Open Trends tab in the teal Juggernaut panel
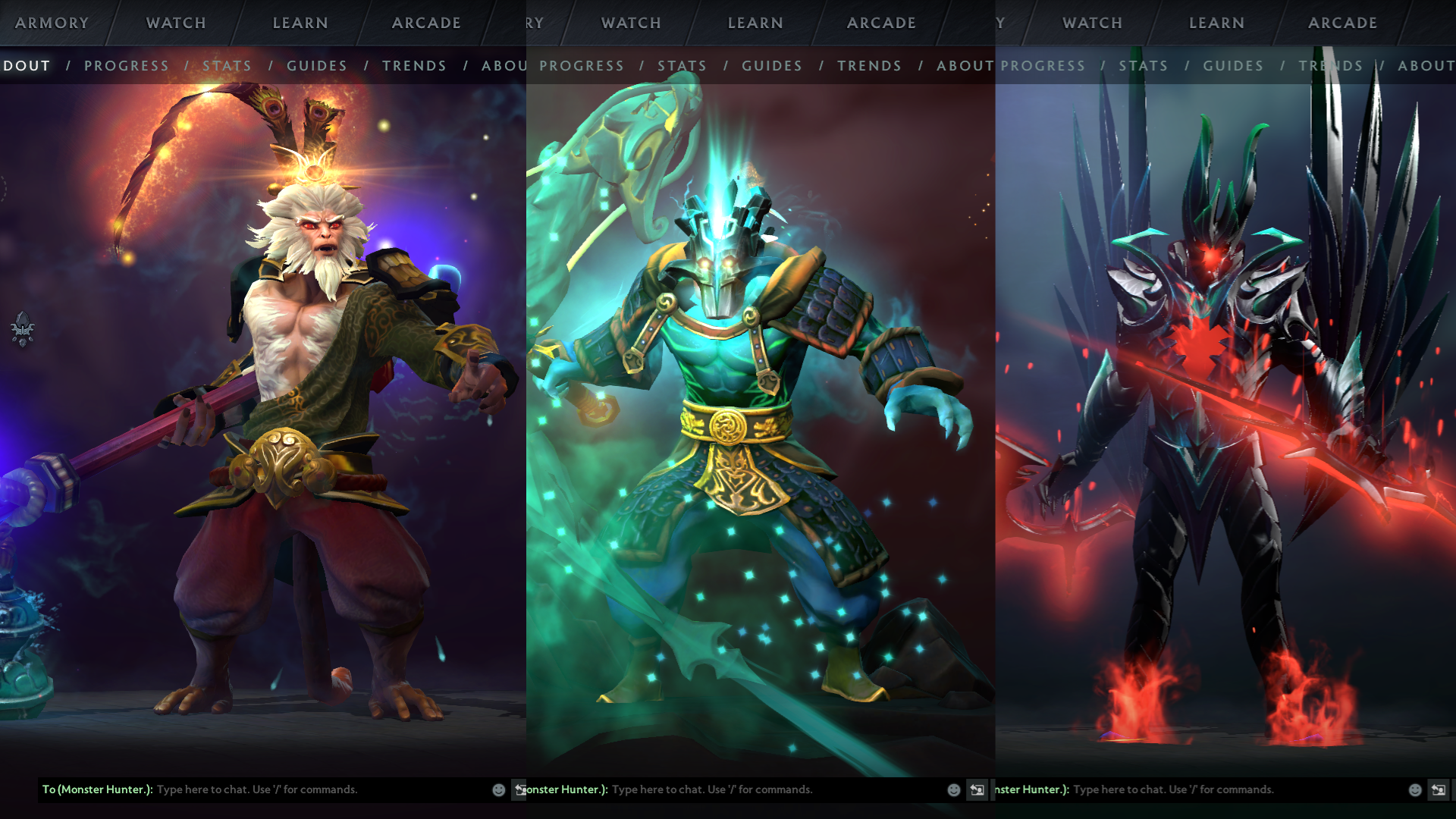Viewport: 1456px width, 819px height. 869,66
